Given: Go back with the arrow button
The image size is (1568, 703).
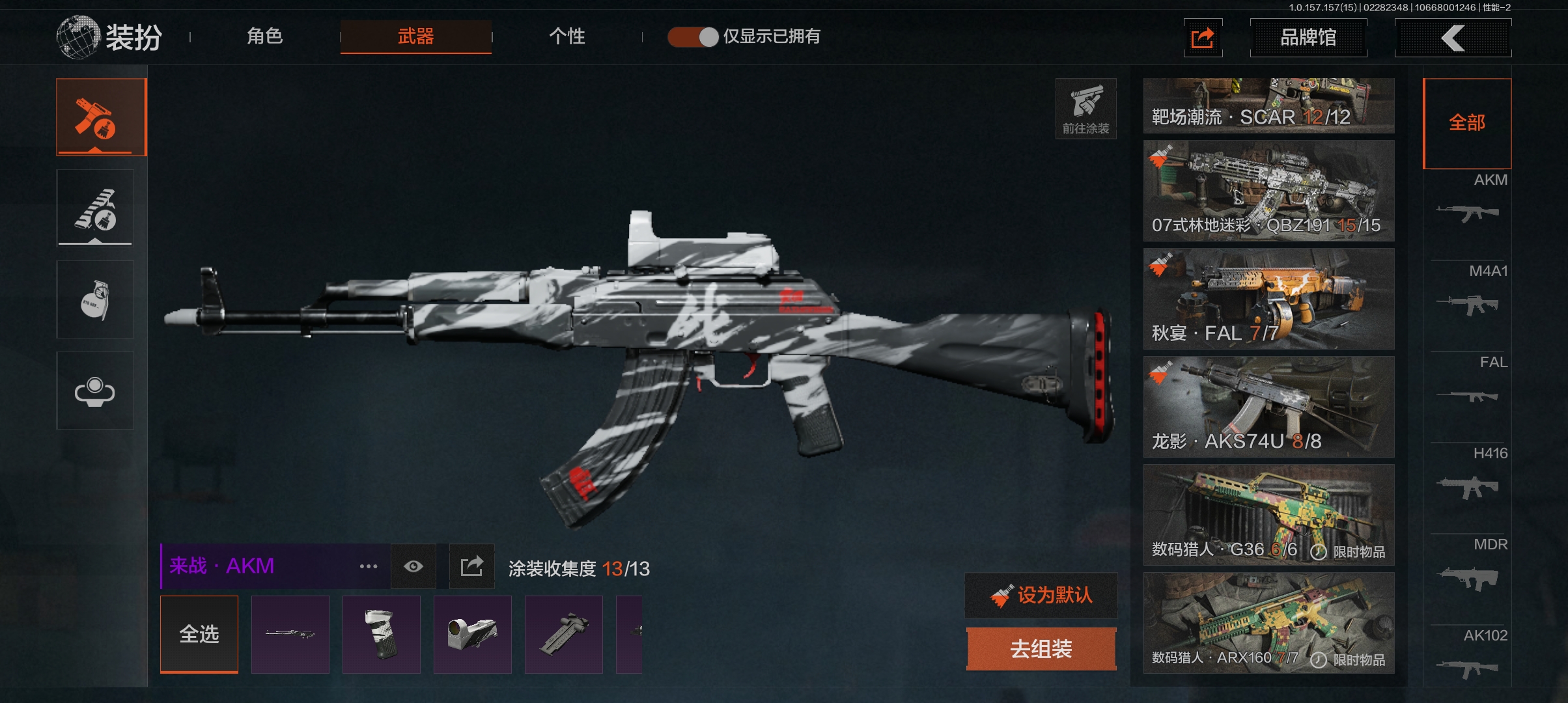Looking at the screenshot, I should pyautogui.click(x=1452, y=38).
